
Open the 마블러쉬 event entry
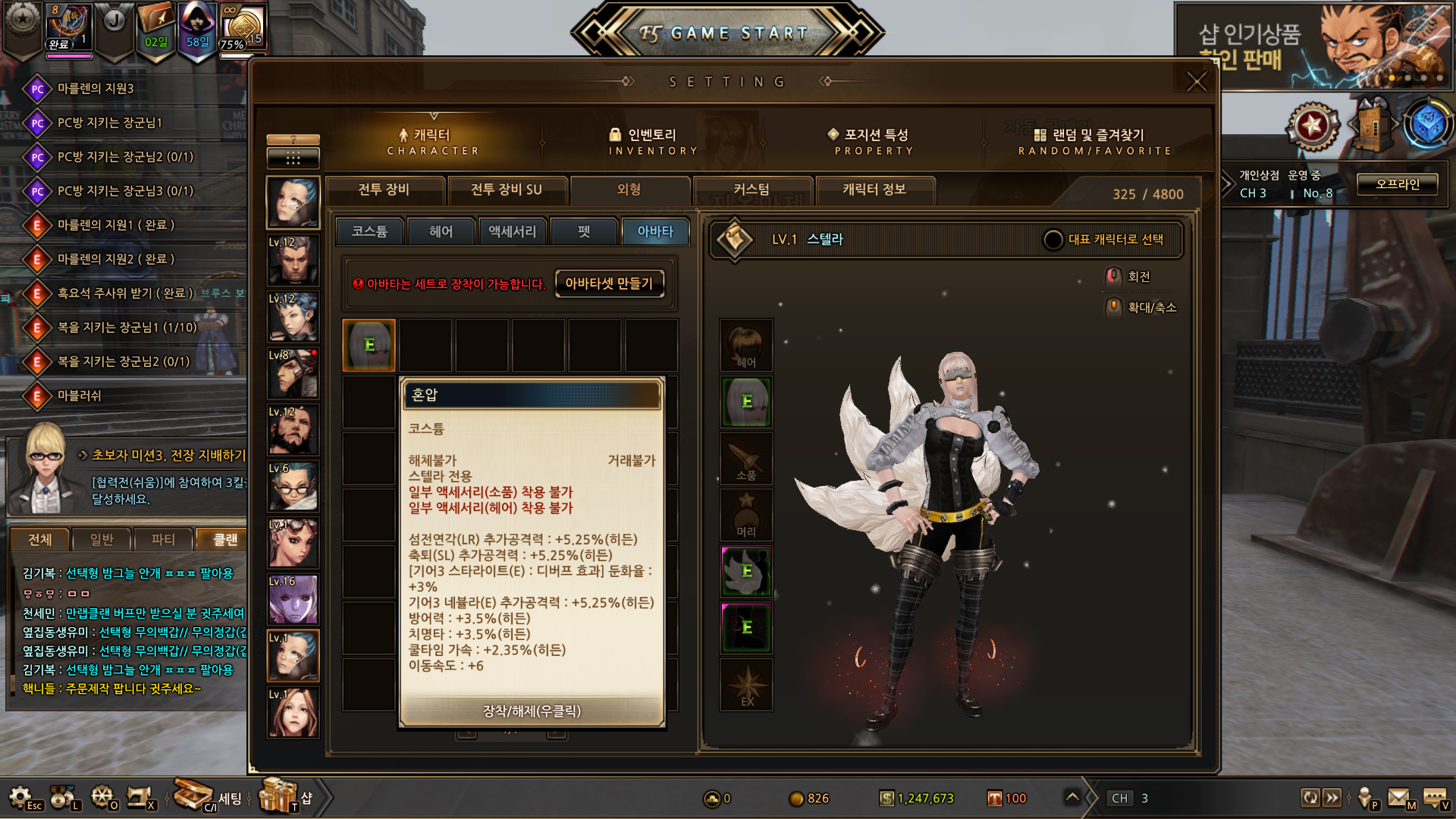click(79, 396)
